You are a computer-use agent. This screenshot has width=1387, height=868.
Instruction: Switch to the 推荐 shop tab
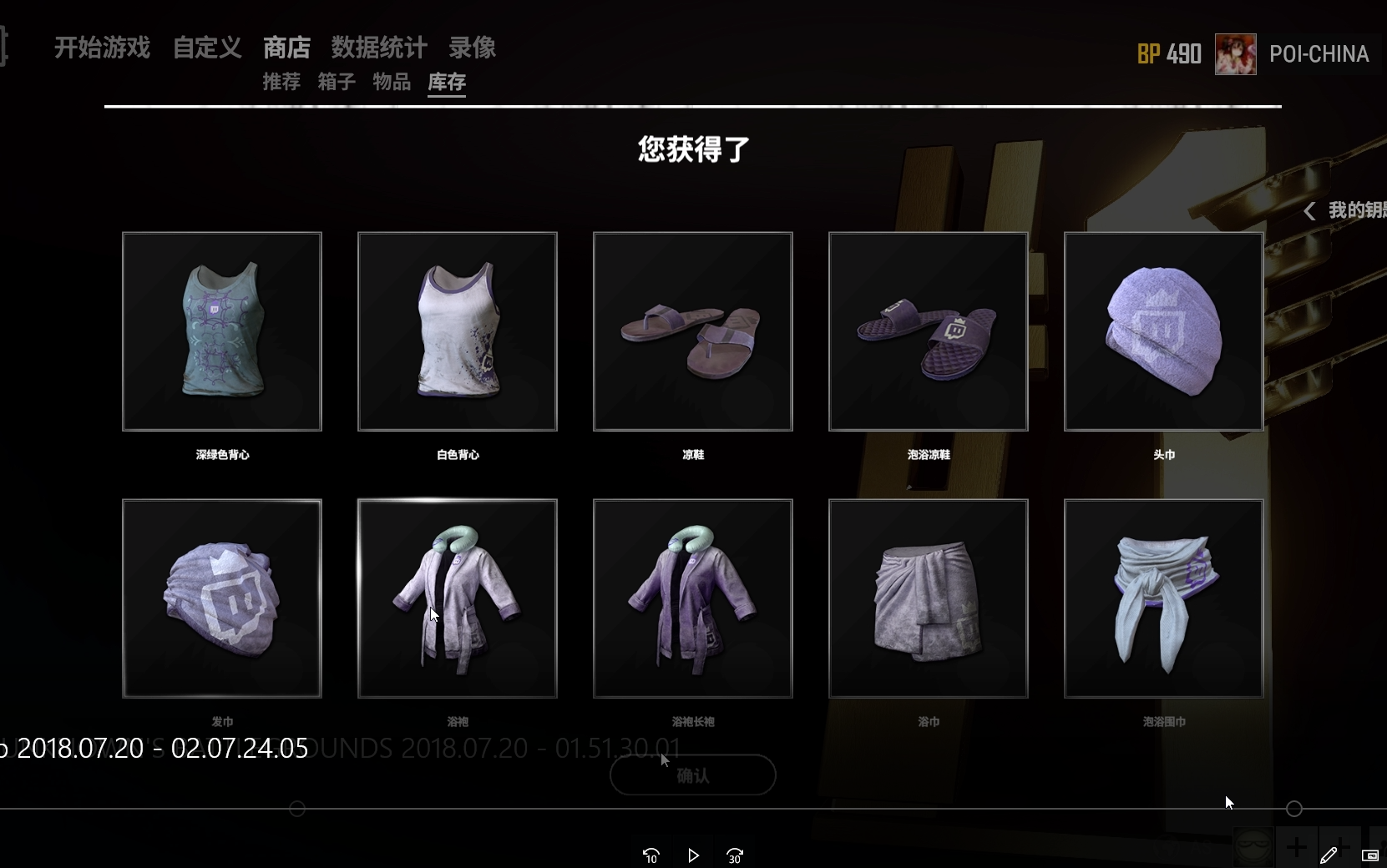point(281,82)
